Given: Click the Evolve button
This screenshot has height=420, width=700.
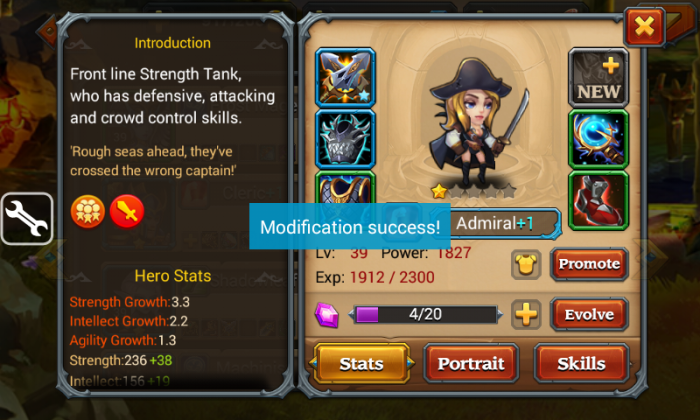Looking at the screenshot, I should [x=589, y=314].
